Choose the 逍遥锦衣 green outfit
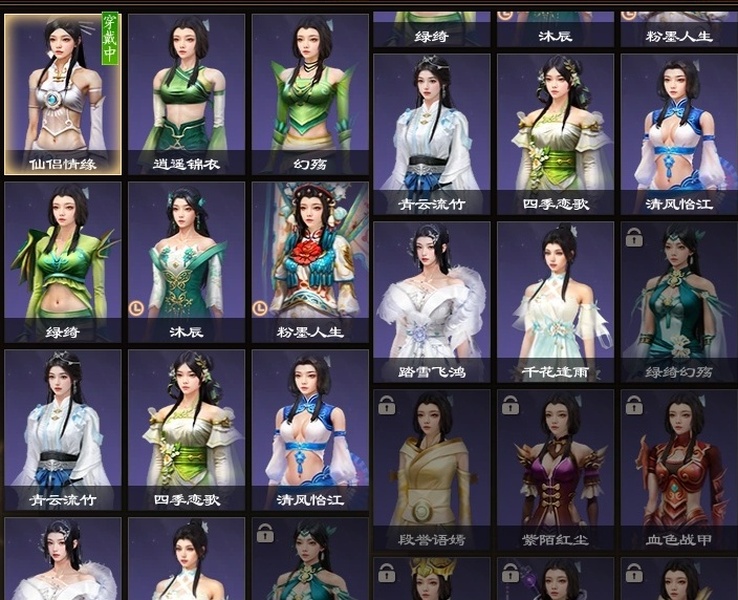 [x=186, y=93]
